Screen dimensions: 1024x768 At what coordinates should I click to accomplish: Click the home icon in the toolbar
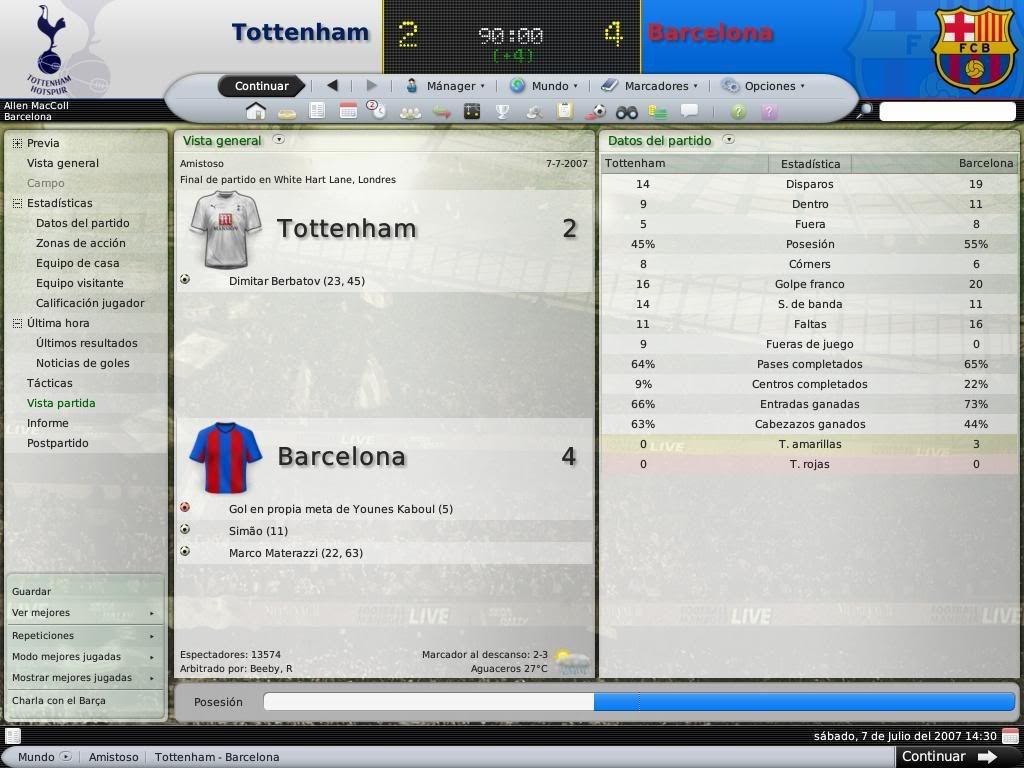(256, 111)
